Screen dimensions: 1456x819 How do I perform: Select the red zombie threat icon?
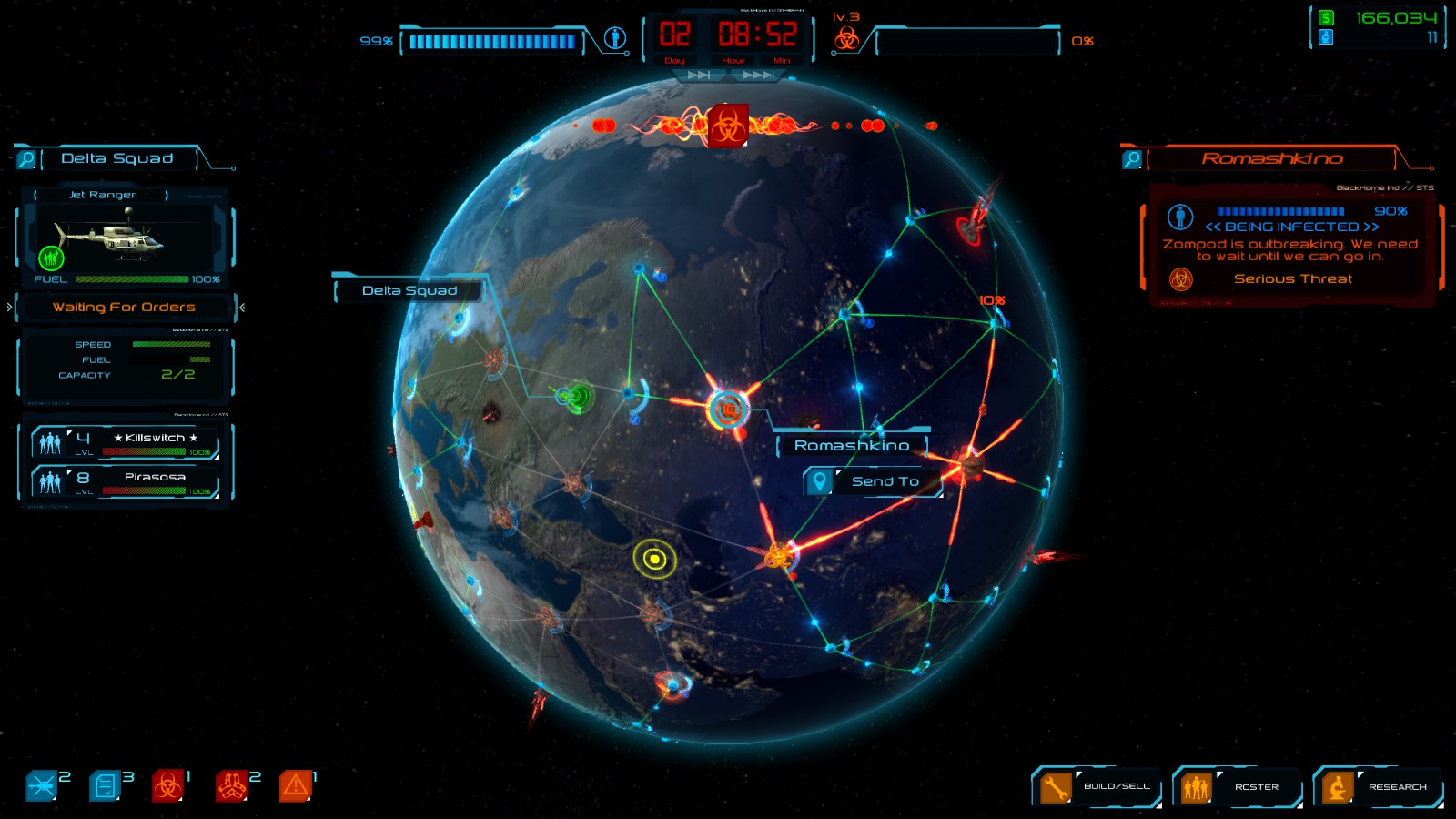[x=231, y=786]
